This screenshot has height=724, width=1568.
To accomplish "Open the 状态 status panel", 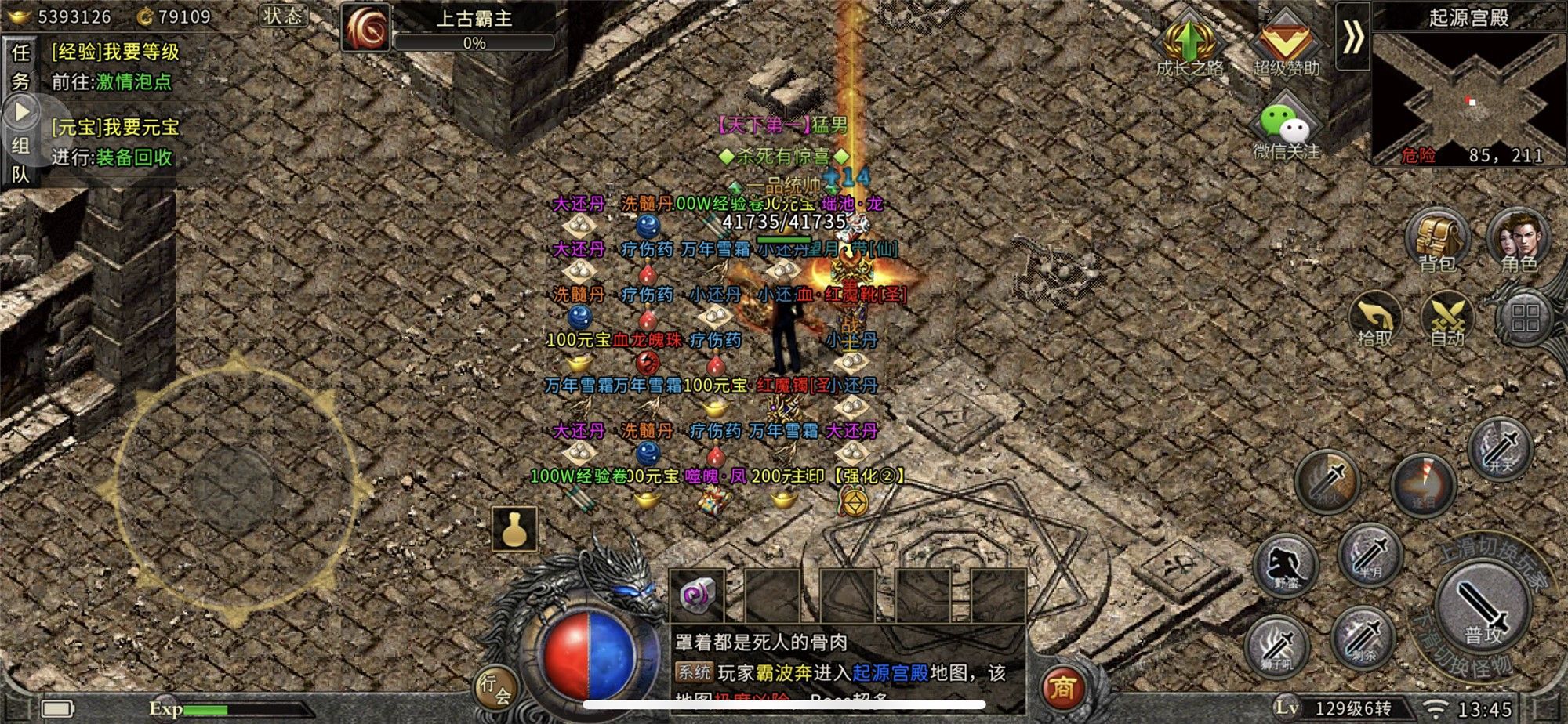I will pyautogui.click(x=282, y=16).
